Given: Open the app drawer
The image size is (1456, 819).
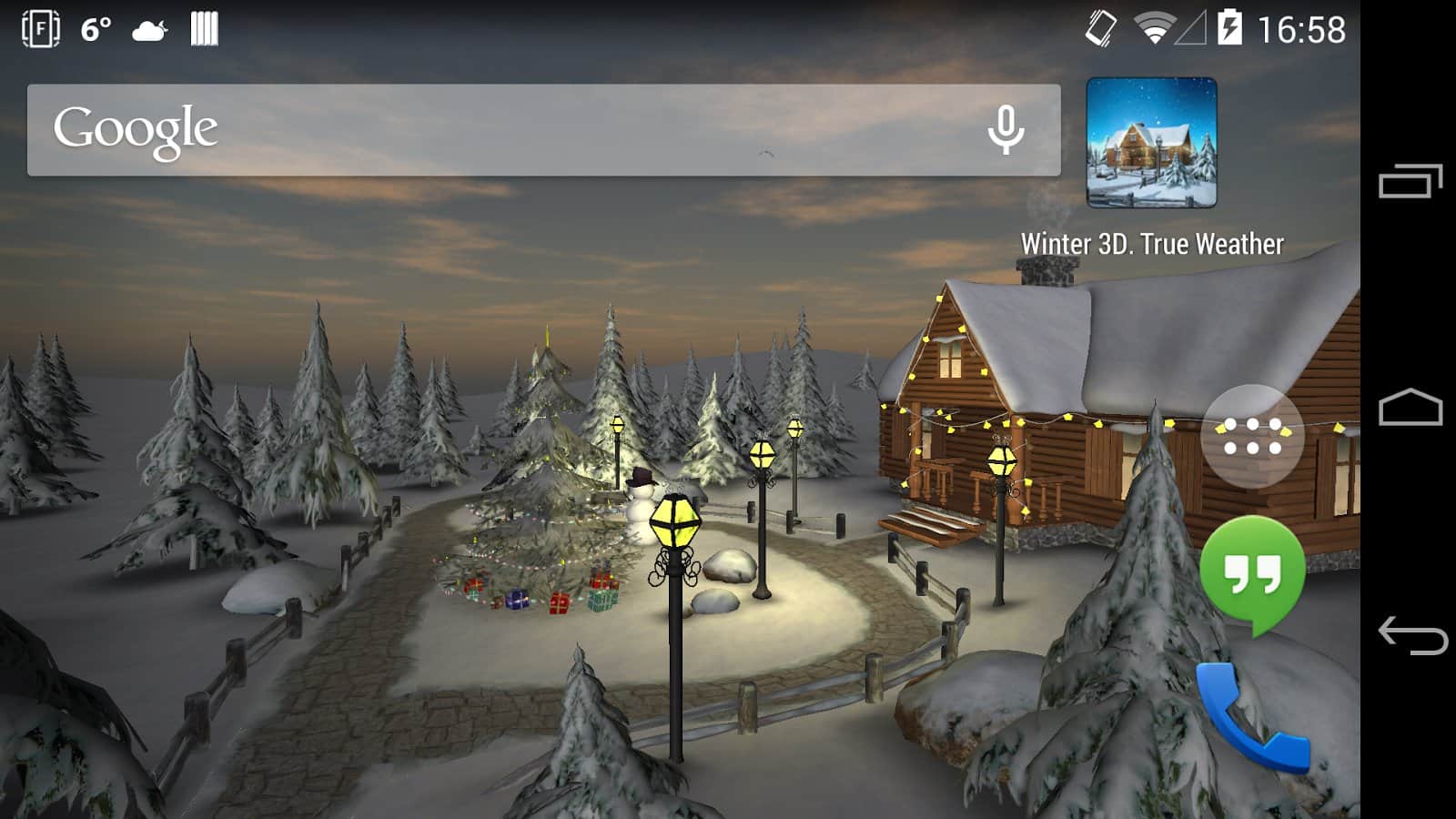Looking at the screenshot, I should 1252,436.
